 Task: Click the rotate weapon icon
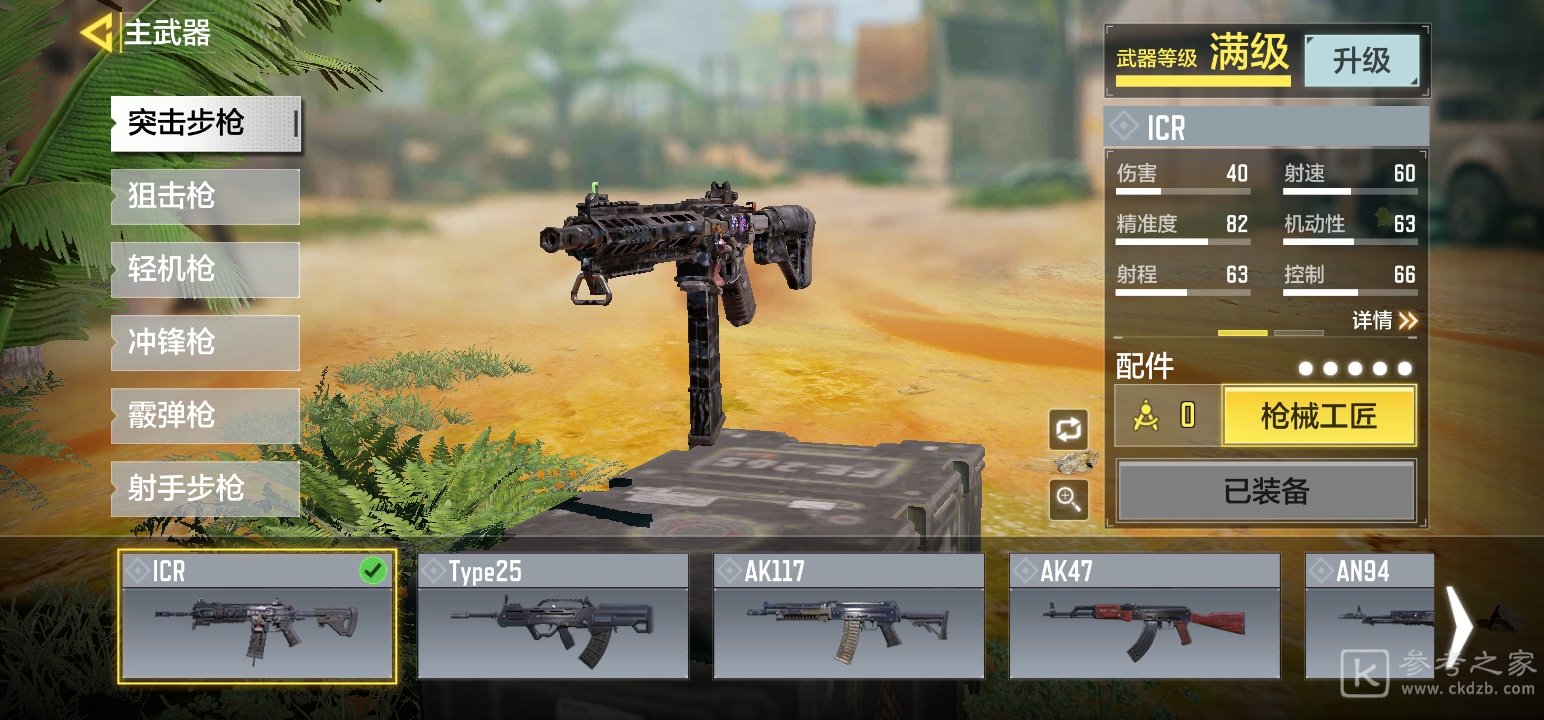(1068, 430)
